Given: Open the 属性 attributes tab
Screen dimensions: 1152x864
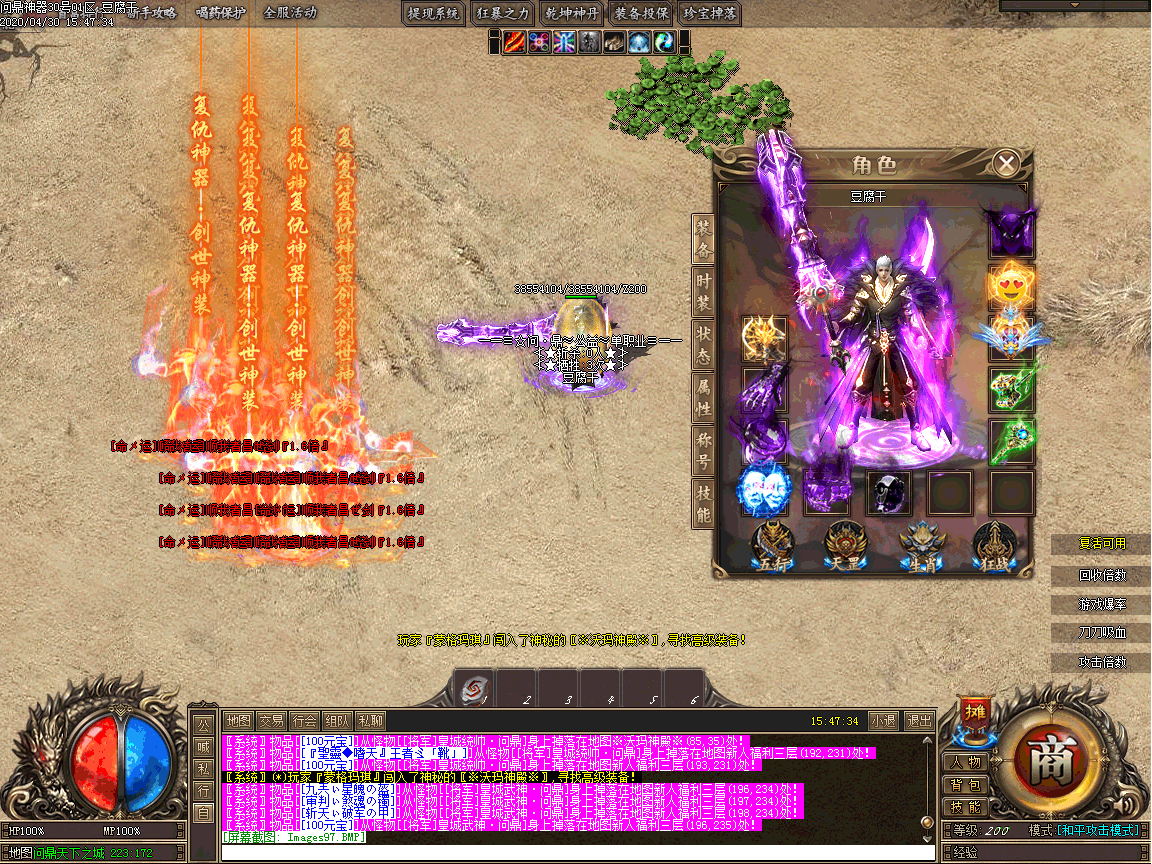Looking at the screenshot, I should pos(704,397).
